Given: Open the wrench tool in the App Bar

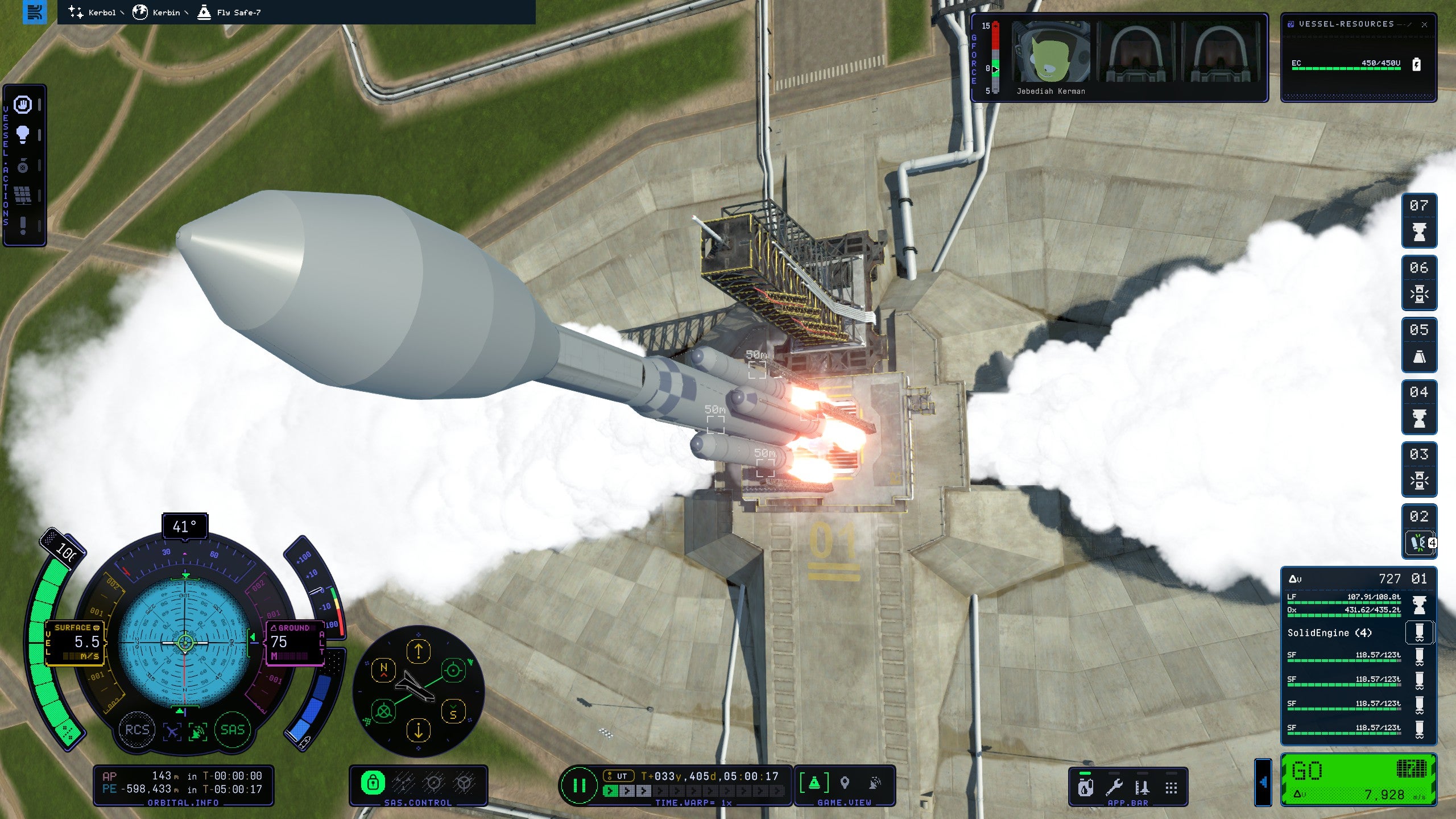Looking at the screenshot, I should [1116, 789].
